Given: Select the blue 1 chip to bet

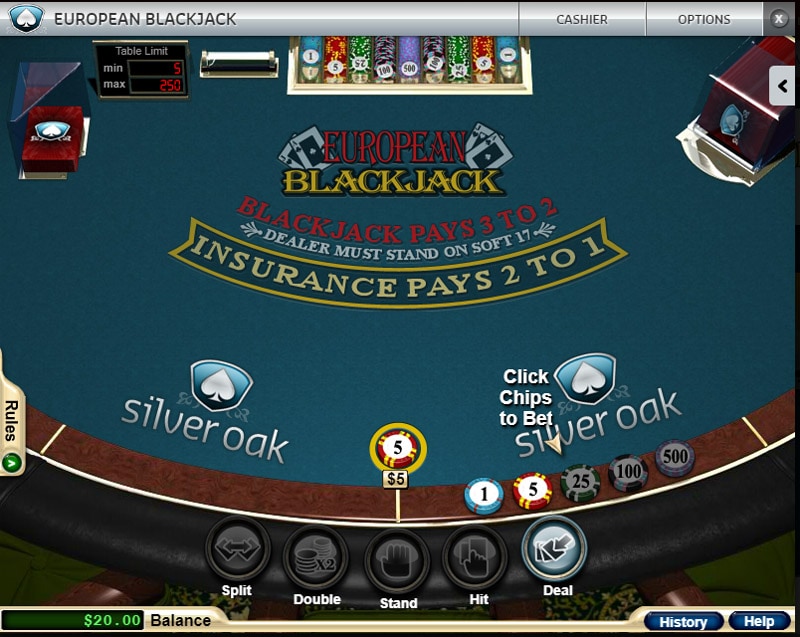Looking at the screenshot, I should pyautogui.click(x=484, y=494).
